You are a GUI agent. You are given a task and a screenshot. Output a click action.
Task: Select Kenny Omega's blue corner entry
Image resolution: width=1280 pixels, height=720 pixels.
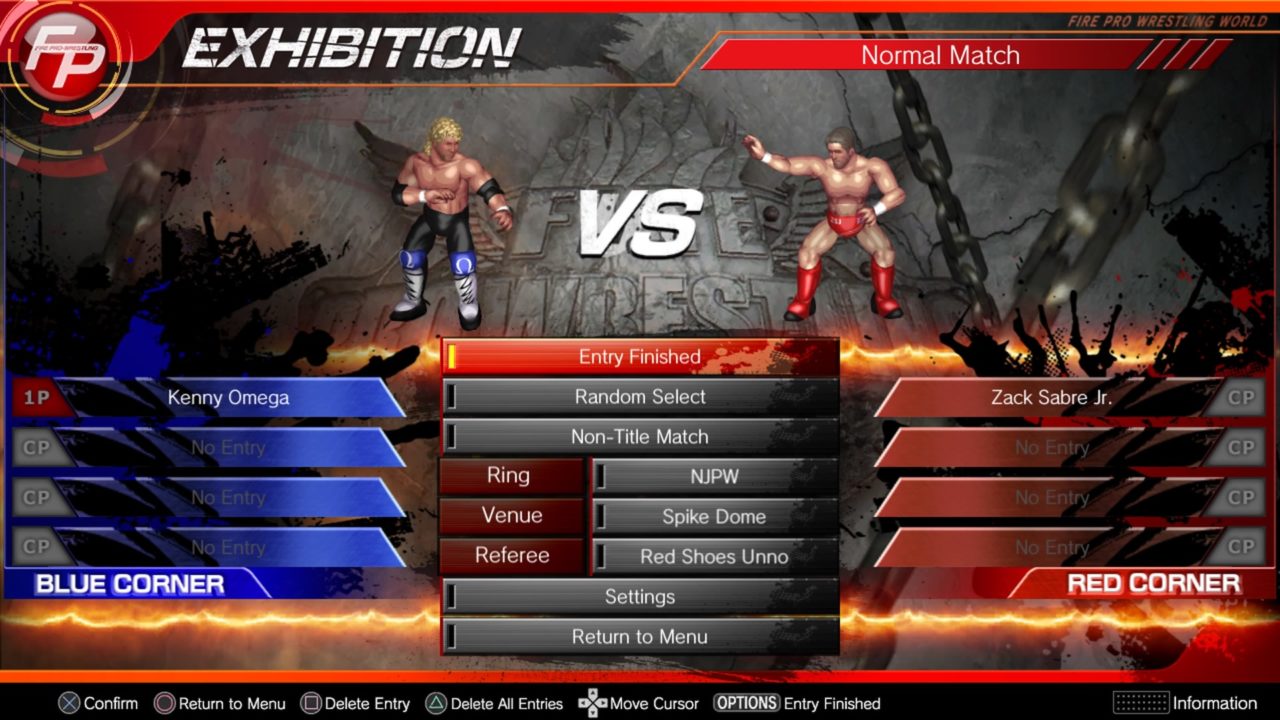[x=228, y=398]
